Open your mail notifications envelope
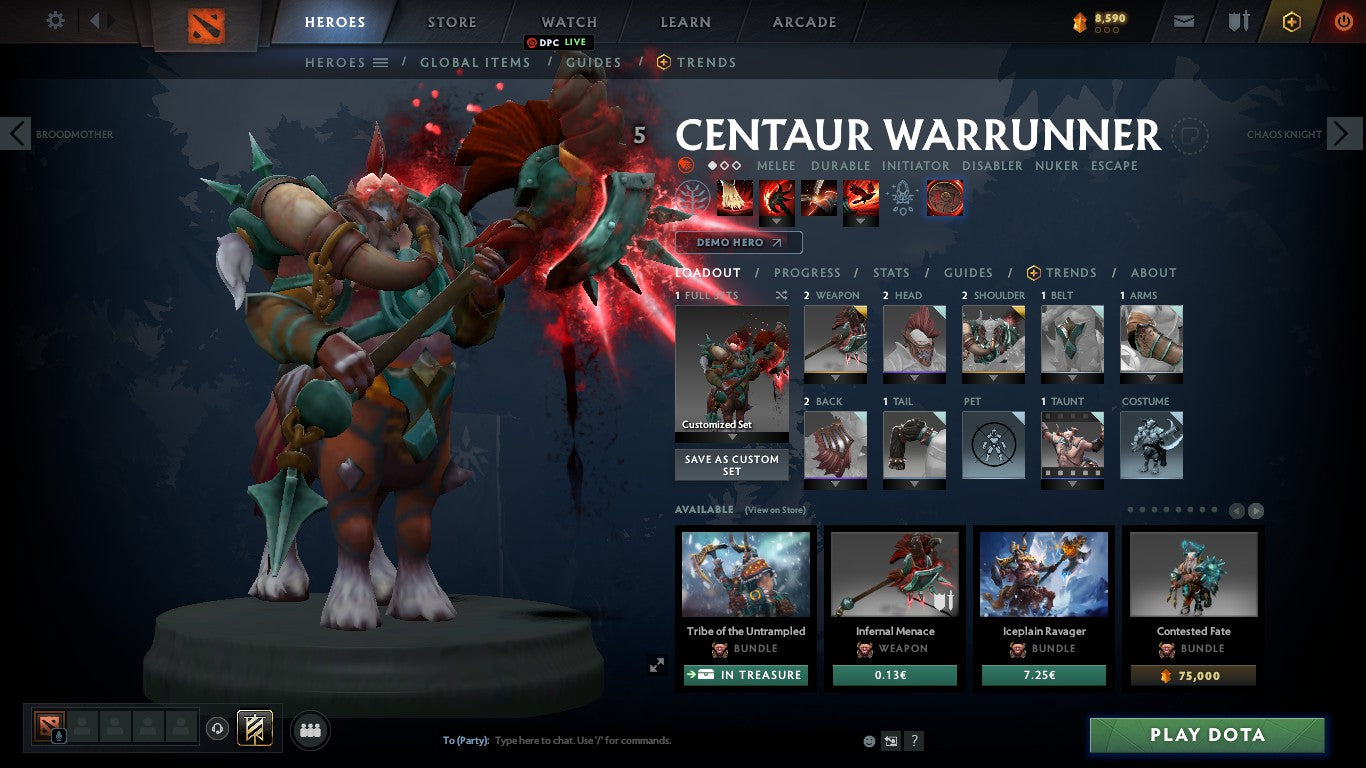This screenshot has height=768, width=1366. coord(1182,20)
